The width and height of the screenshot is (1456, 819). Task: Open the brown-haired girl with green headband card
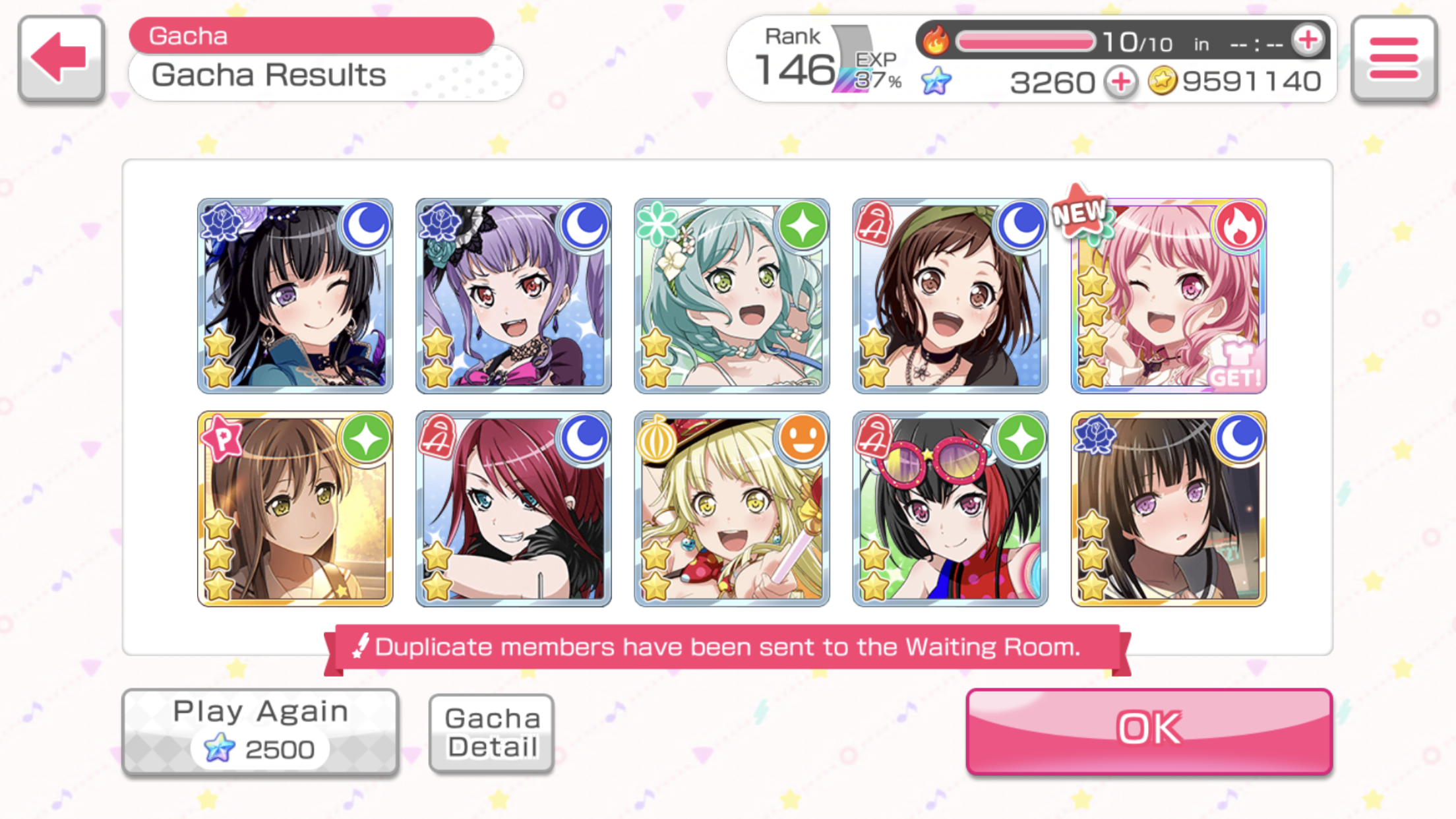950,295
